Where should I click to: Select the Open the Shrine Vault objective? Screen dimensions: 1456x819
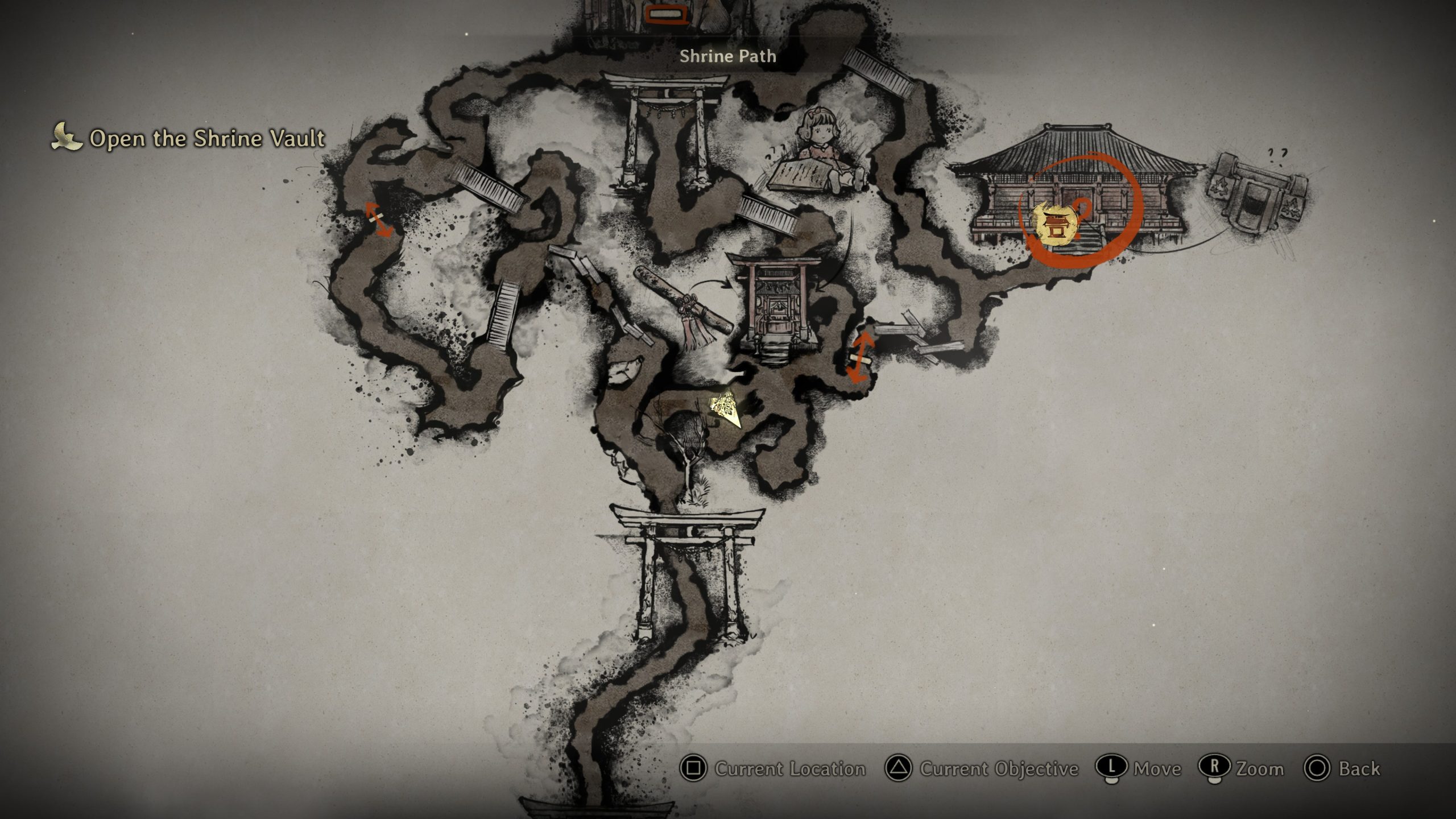[207, 139]
